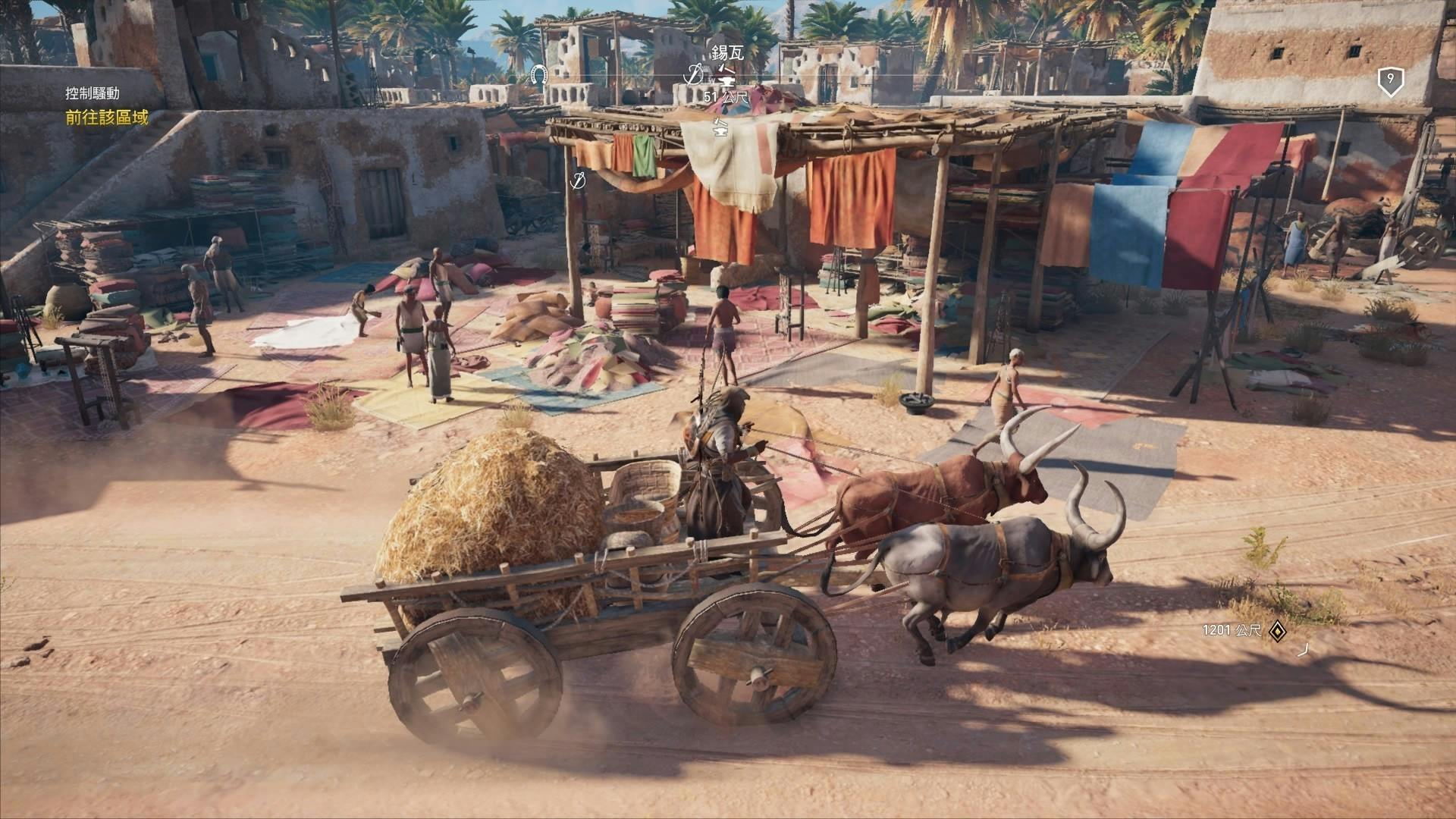This screenshot has height=819, width=1456.
Task: Select the 前往該區域 quest objective
Action: [x=107, y=118]
